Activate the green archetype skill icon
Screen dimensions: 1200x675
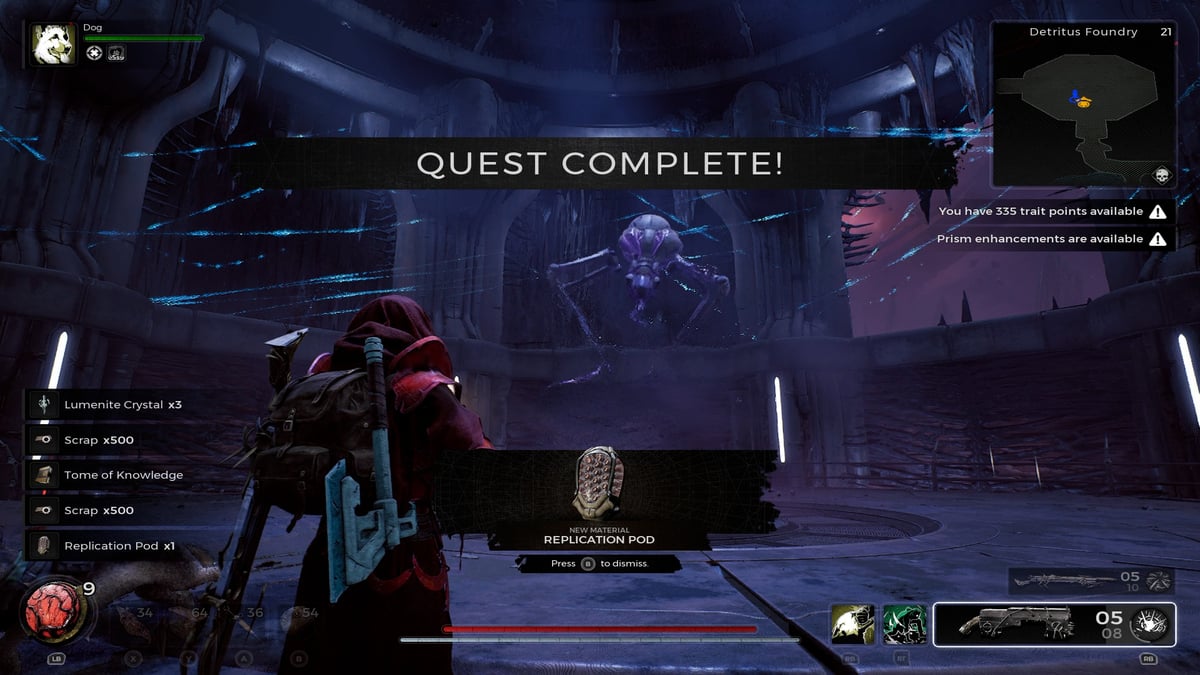pyautogui.click(x=904, y=624)
